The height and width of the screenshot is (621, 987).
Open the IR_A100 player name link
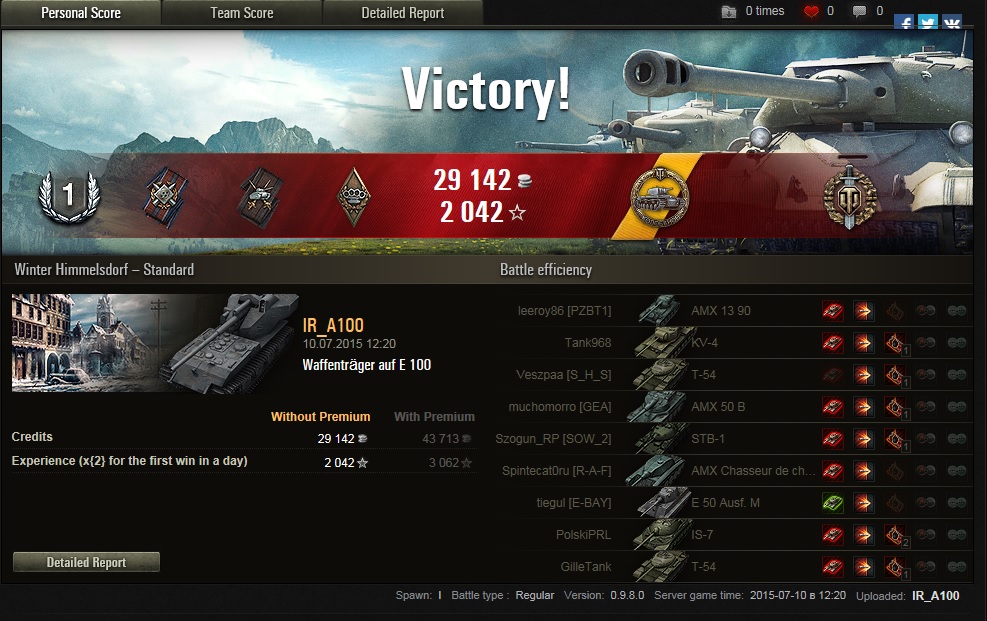[333, 325]
